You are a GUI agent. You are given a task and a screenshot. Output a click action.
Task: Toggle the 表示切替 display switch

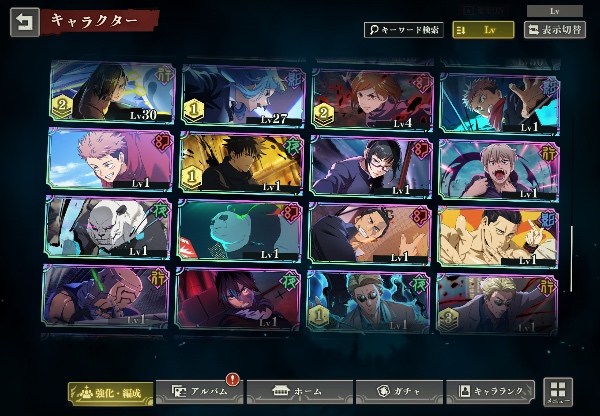tap(556, 30)
